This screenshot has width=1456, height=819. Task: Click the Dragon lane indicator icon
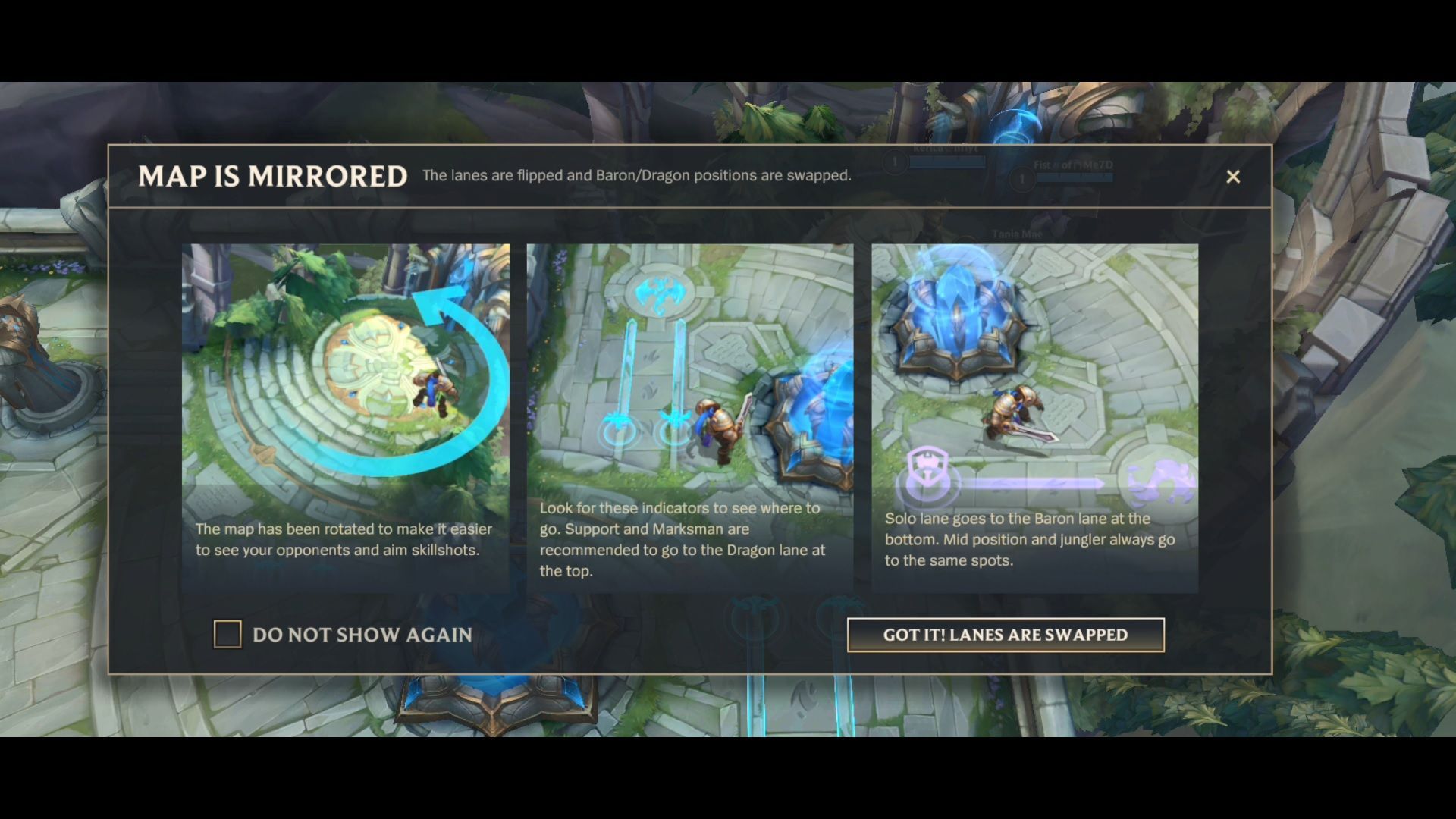click(663, 296)
